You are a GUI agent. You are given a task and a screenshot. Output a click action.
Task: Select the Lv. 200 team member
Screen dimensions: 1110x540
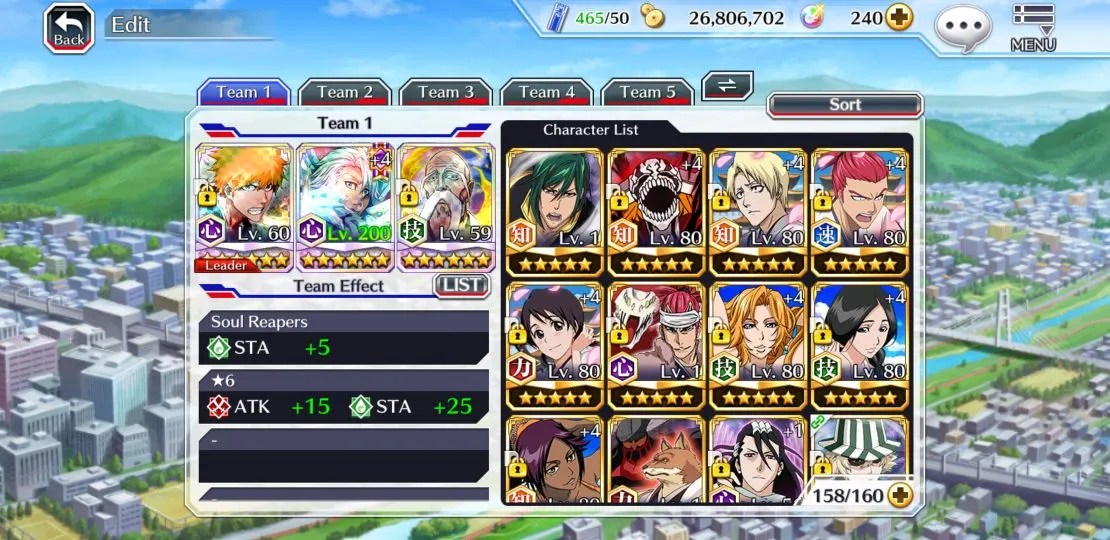coord(346,207)
